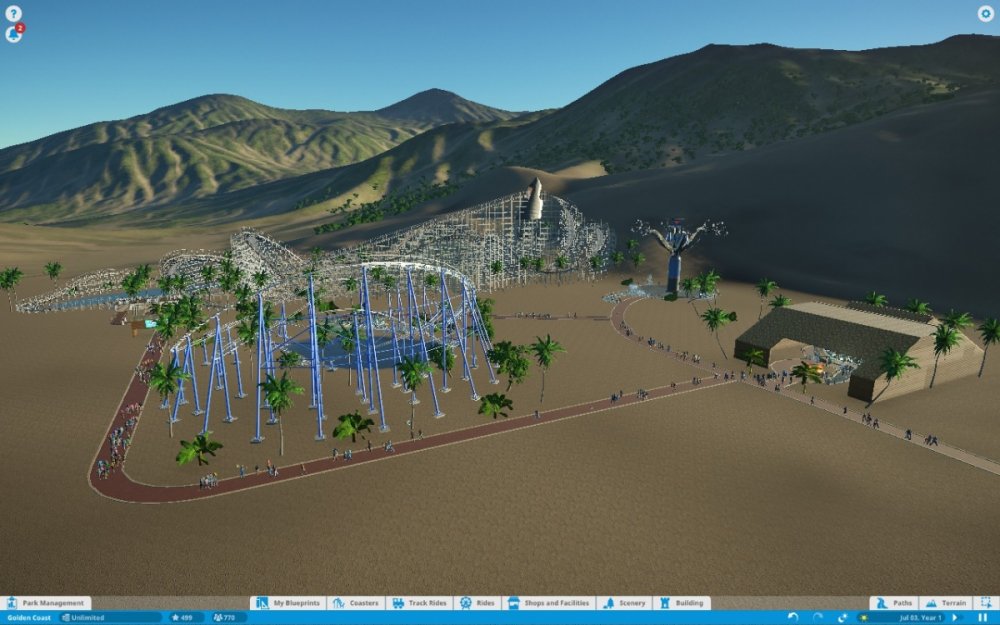Open the notifications bell with two alerts
Viewport: 1000px width, 625px height.
coord(14,34)
